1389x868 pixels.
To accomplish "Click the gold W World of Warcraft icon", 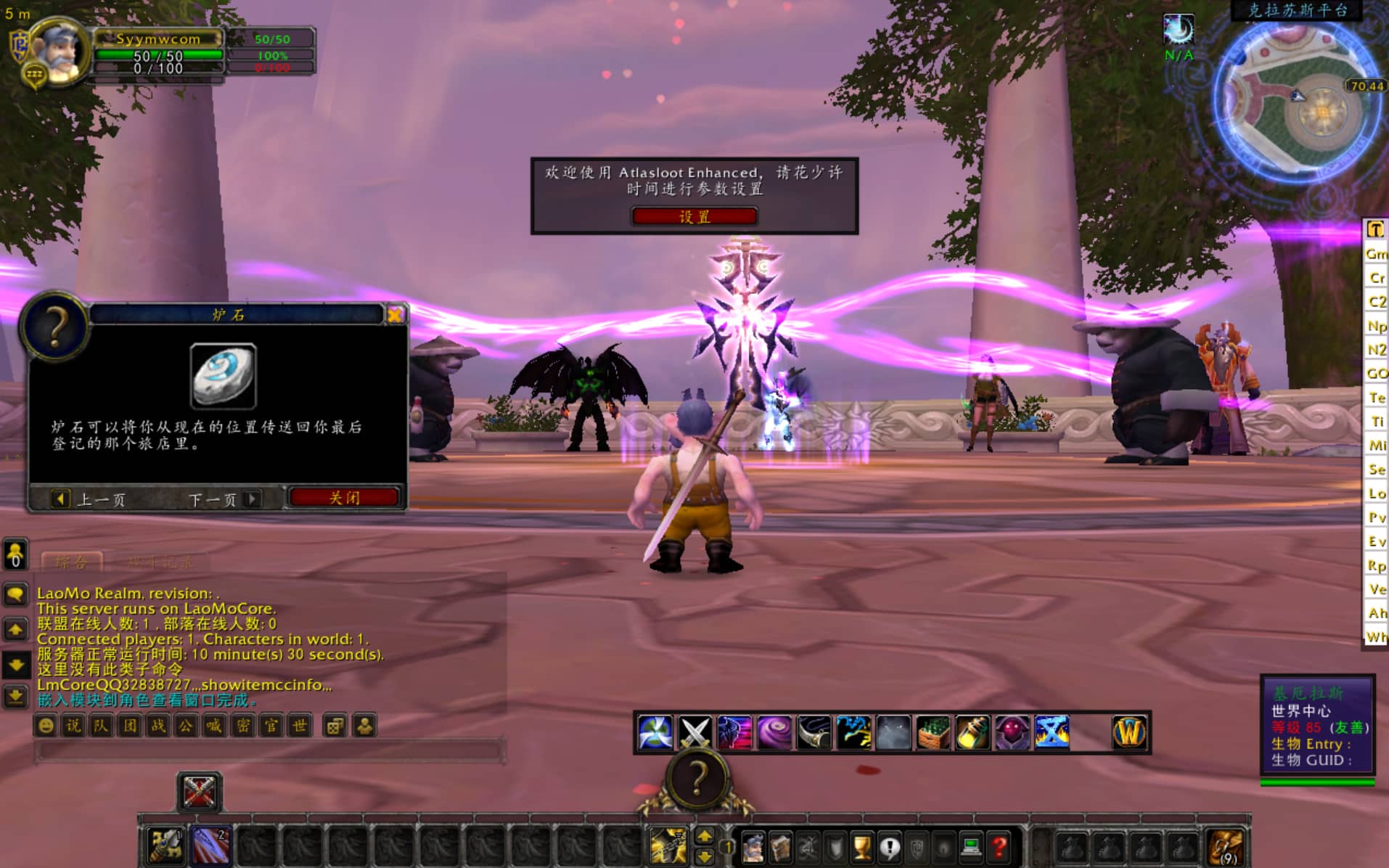I will [1128, 732].
